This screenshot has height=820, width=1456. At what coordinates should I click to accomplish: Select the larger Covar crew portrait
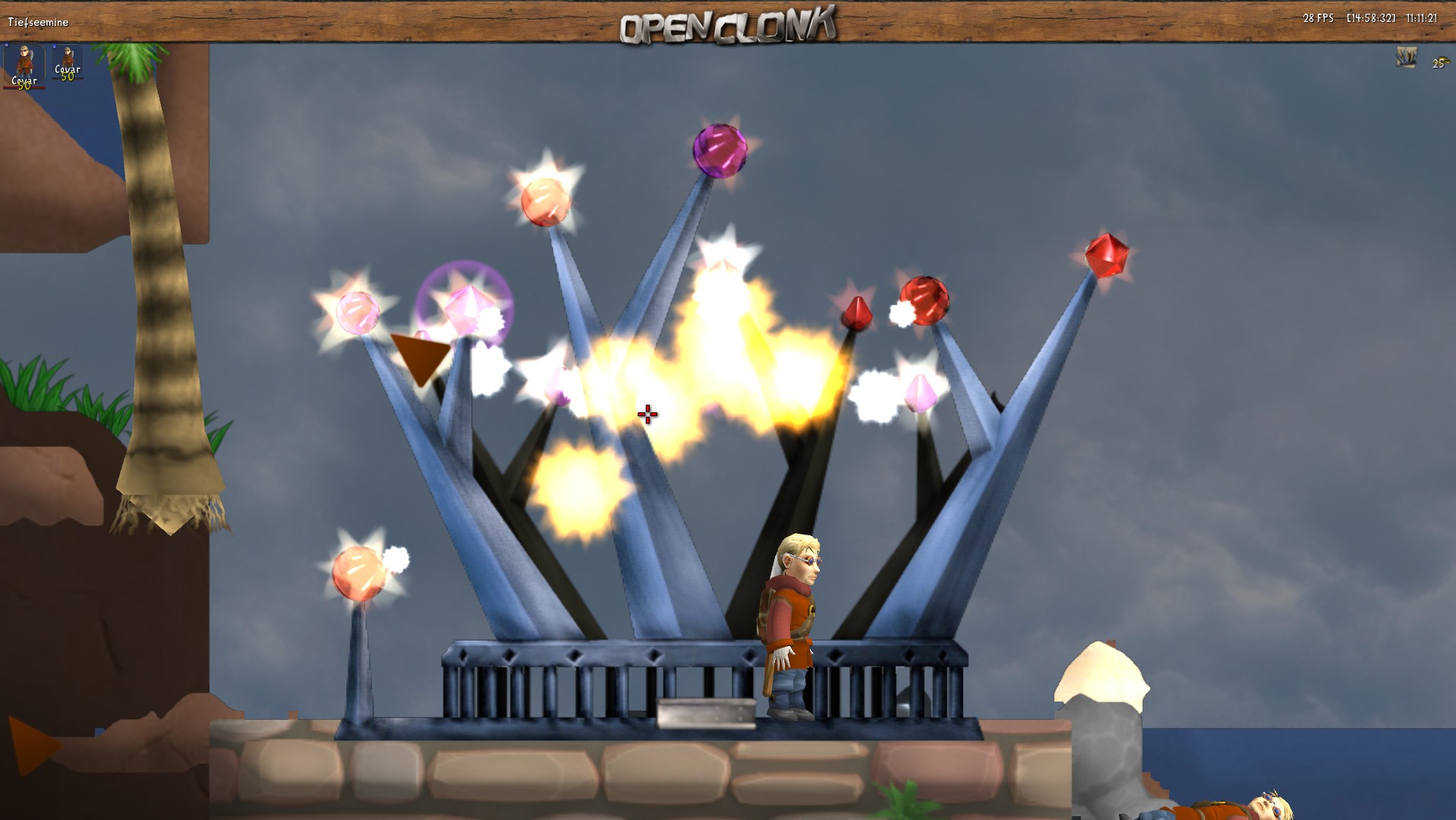click(x=24, y=65)
